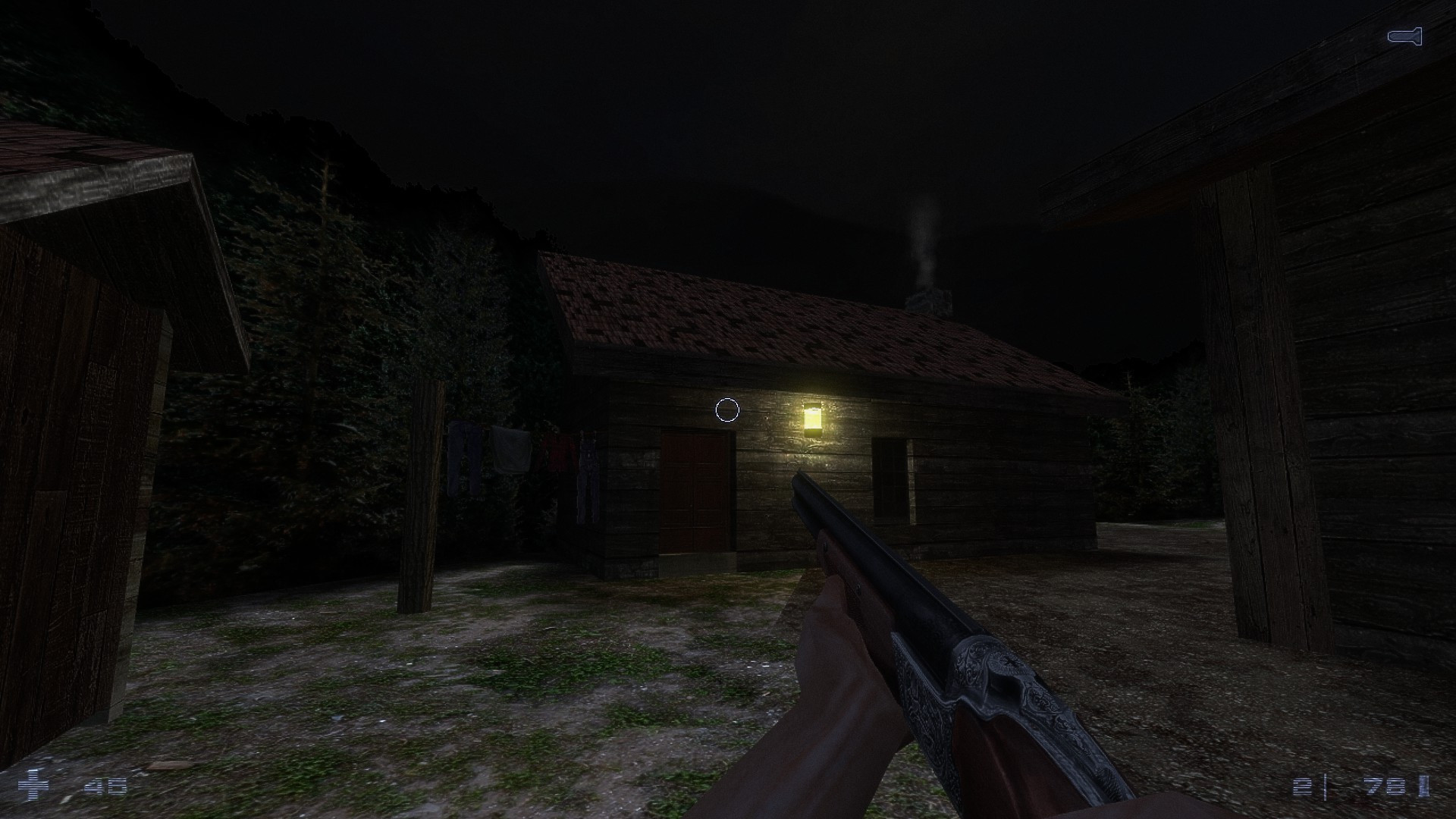Click the ammo divider bar between shell counts
The image size is (1456, 819).
pos(1326,787)
